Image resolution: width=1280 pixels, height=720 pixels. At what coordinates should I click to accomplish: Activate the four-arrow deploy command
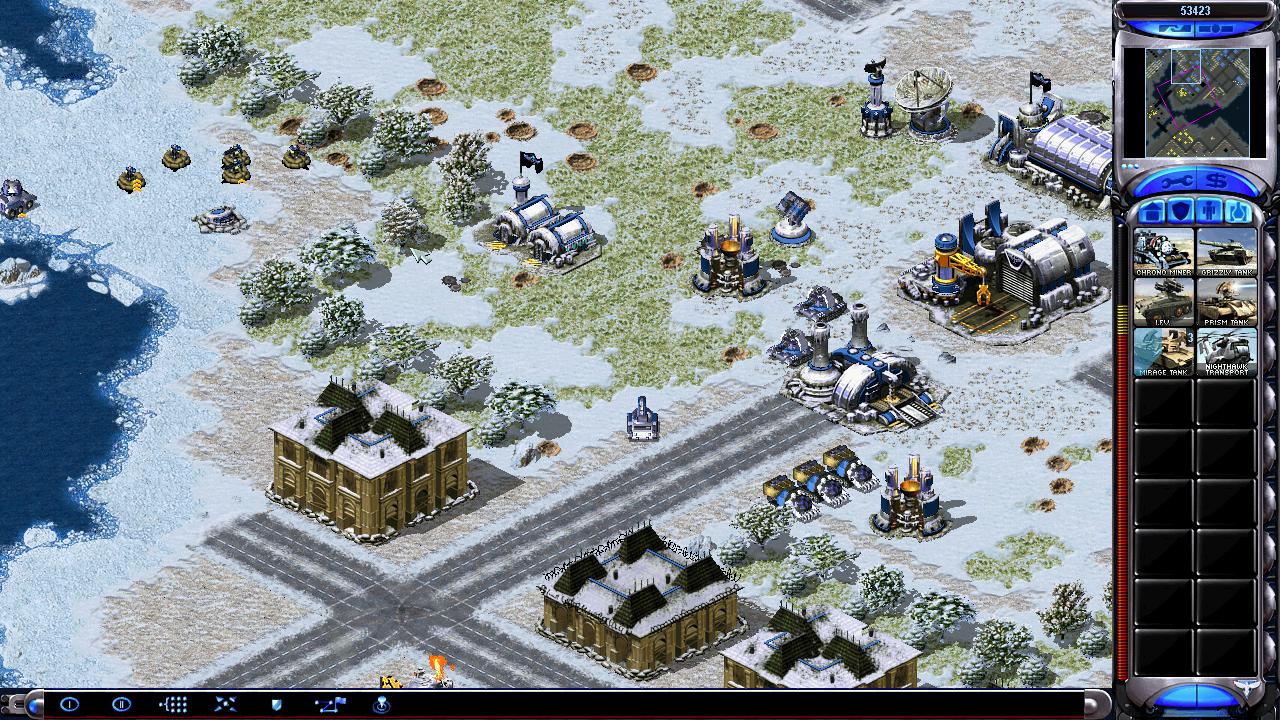[225, 704]
